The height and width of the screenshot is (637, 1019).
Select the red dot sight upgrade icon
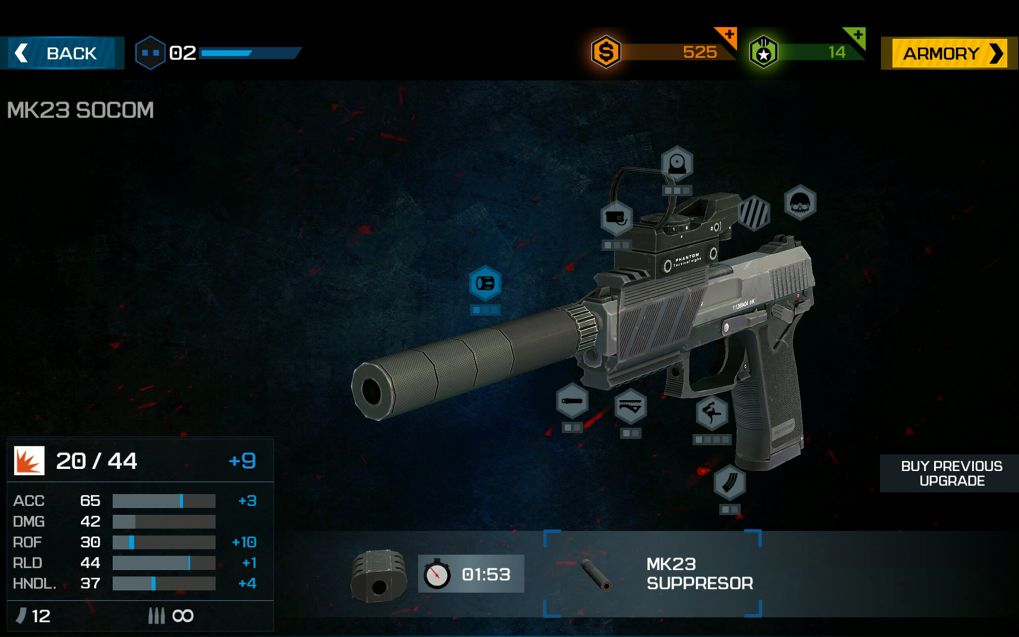click(677, 164)
